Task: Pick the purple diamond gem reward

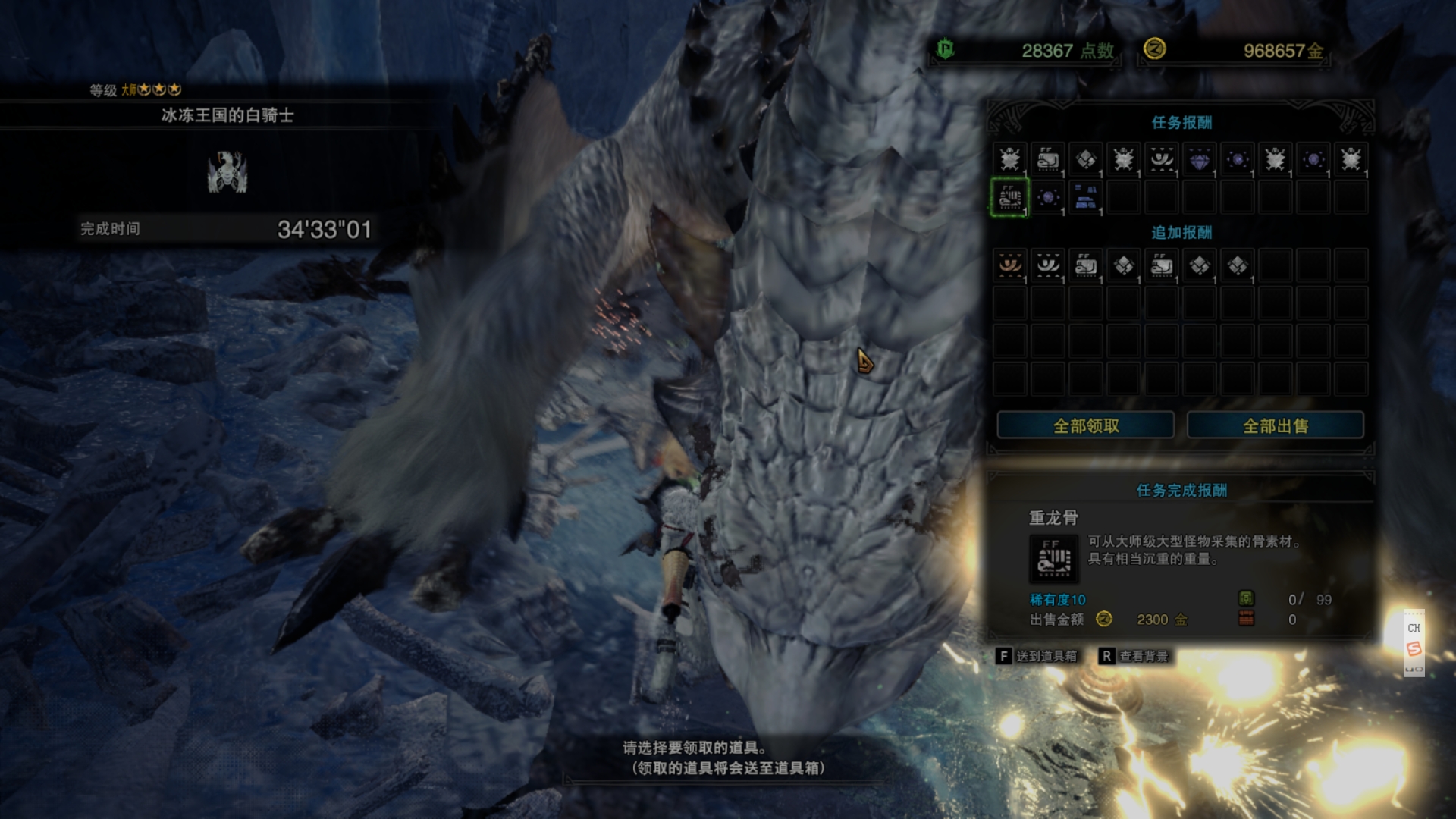Action: [1199, 159]
